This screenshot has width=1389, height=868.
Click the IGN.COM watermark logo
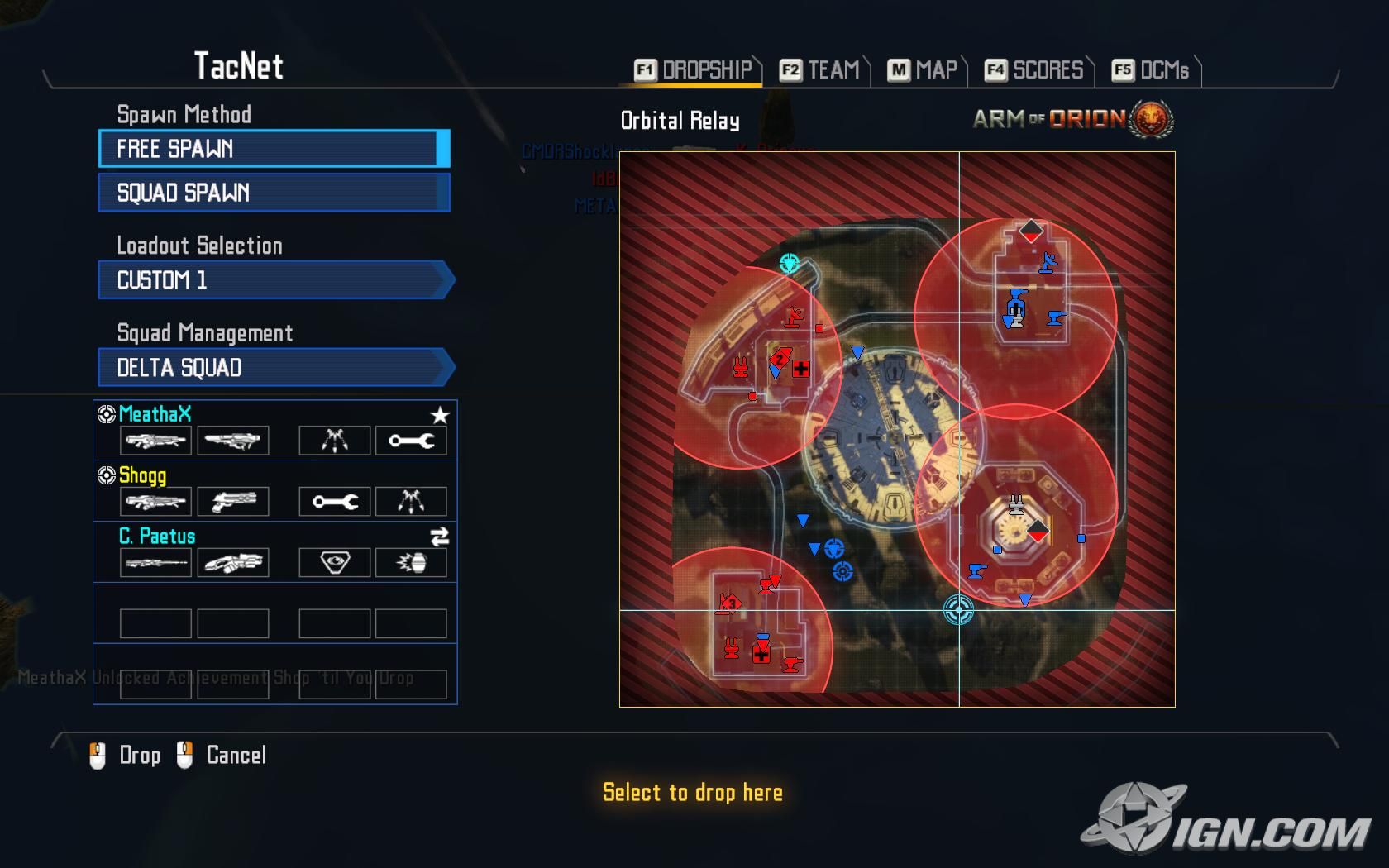tap(1227, 823)
